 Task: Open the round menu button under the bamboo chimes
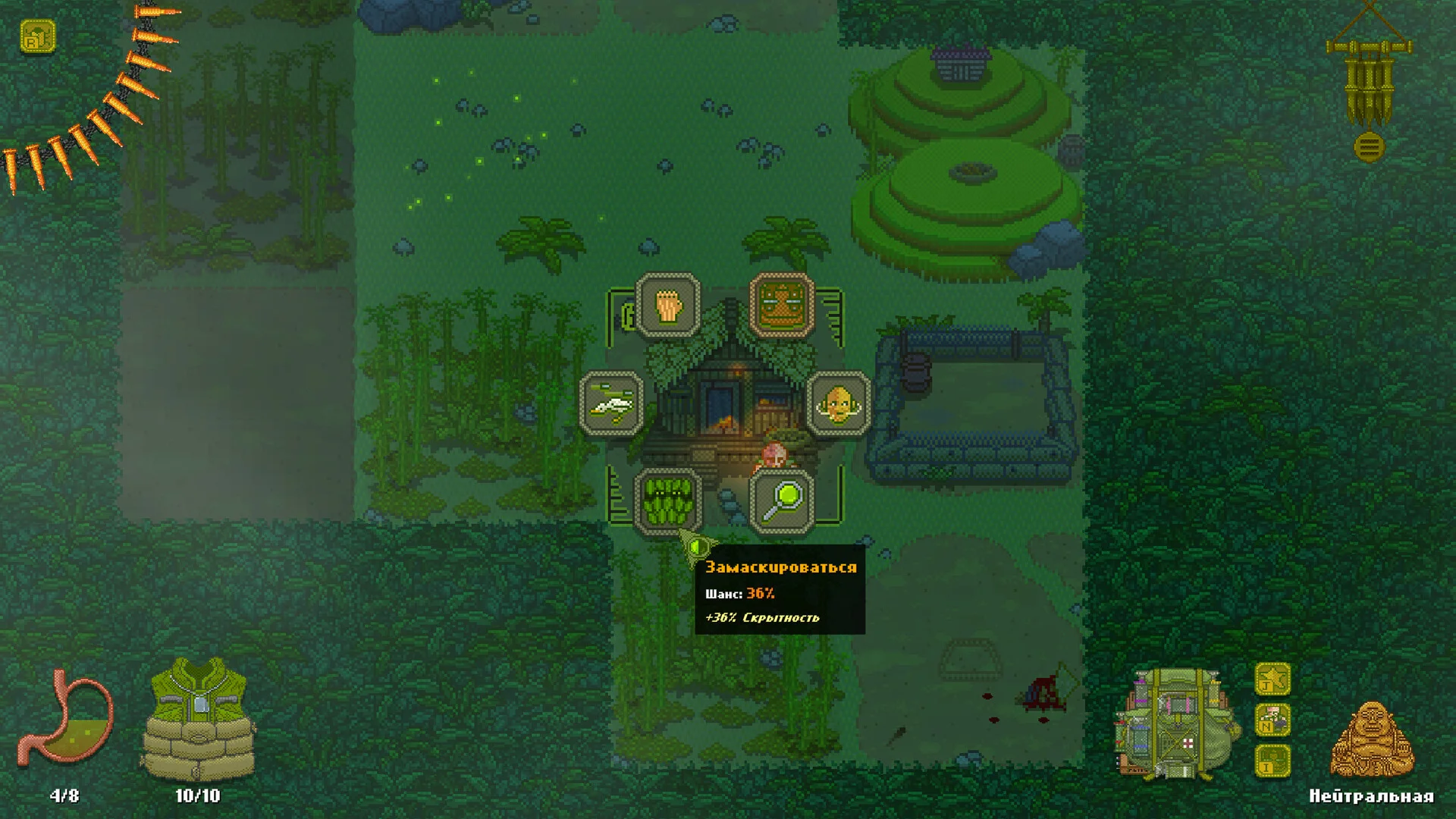point(1369,147)
